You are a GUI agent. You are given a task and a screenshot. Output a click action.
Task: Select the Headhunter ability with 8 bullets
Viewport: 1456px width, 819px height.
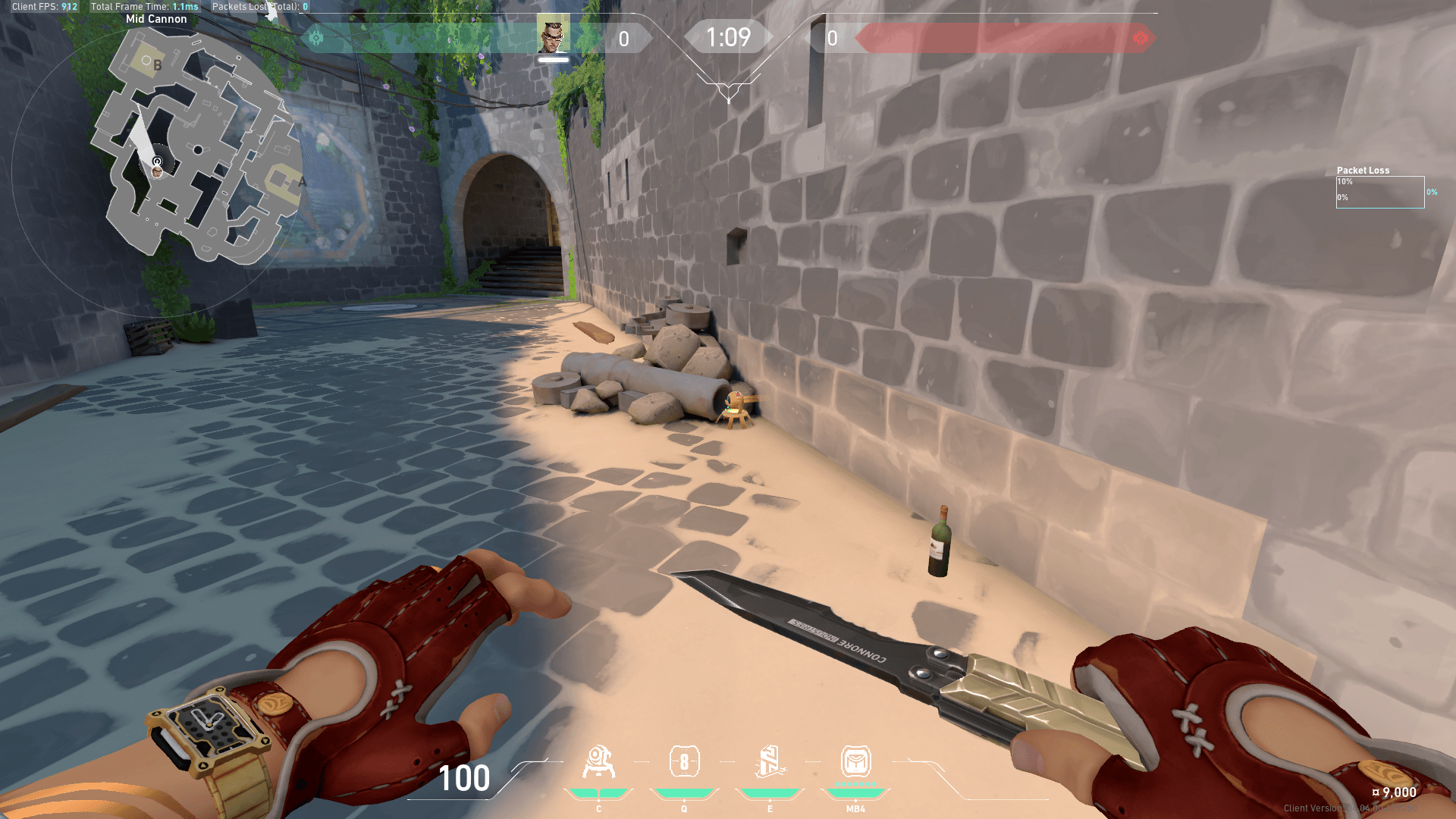[x=684, y=762]
